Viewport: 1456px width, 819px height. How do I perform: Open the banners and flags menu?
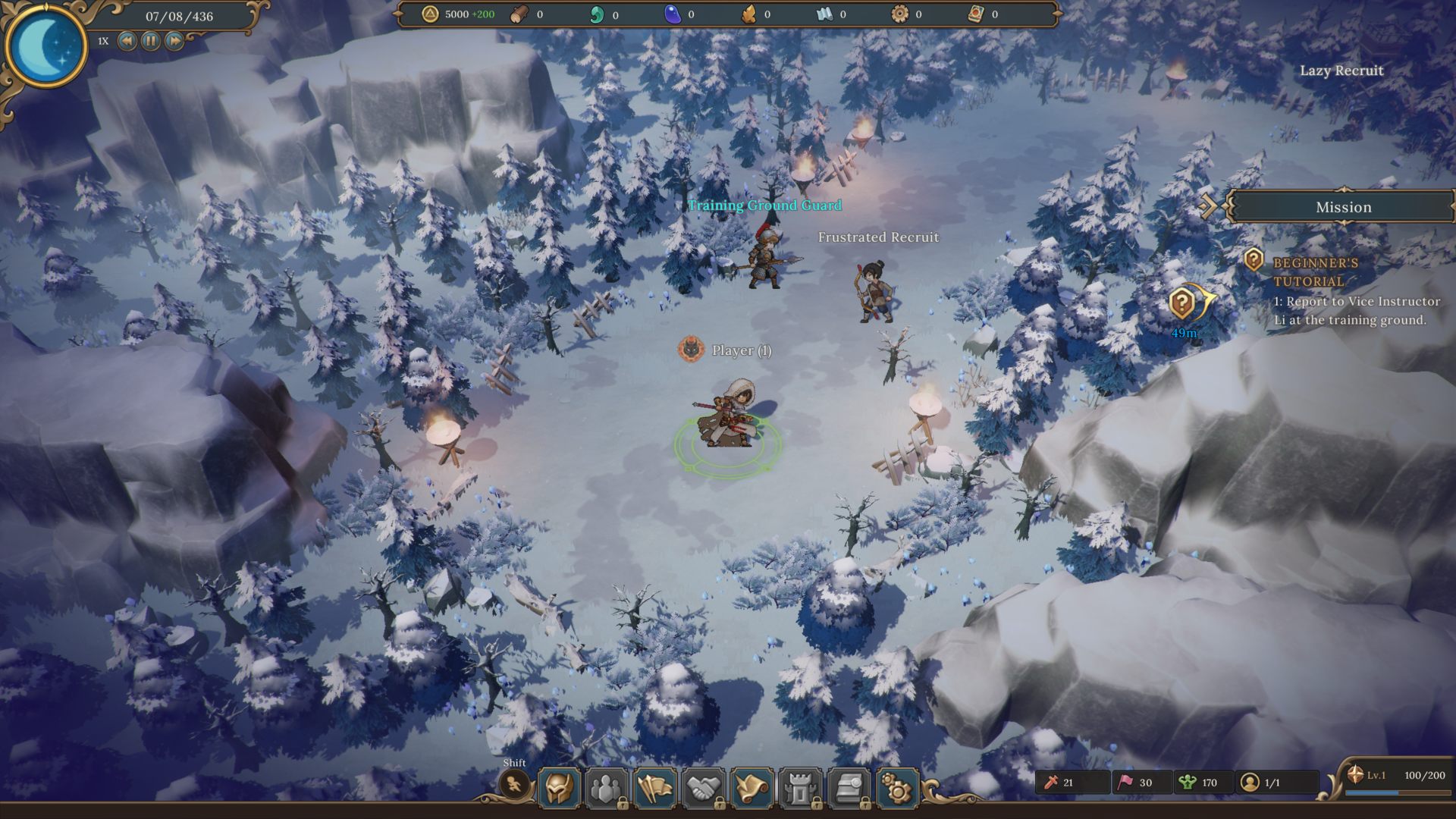coord(655,789)
